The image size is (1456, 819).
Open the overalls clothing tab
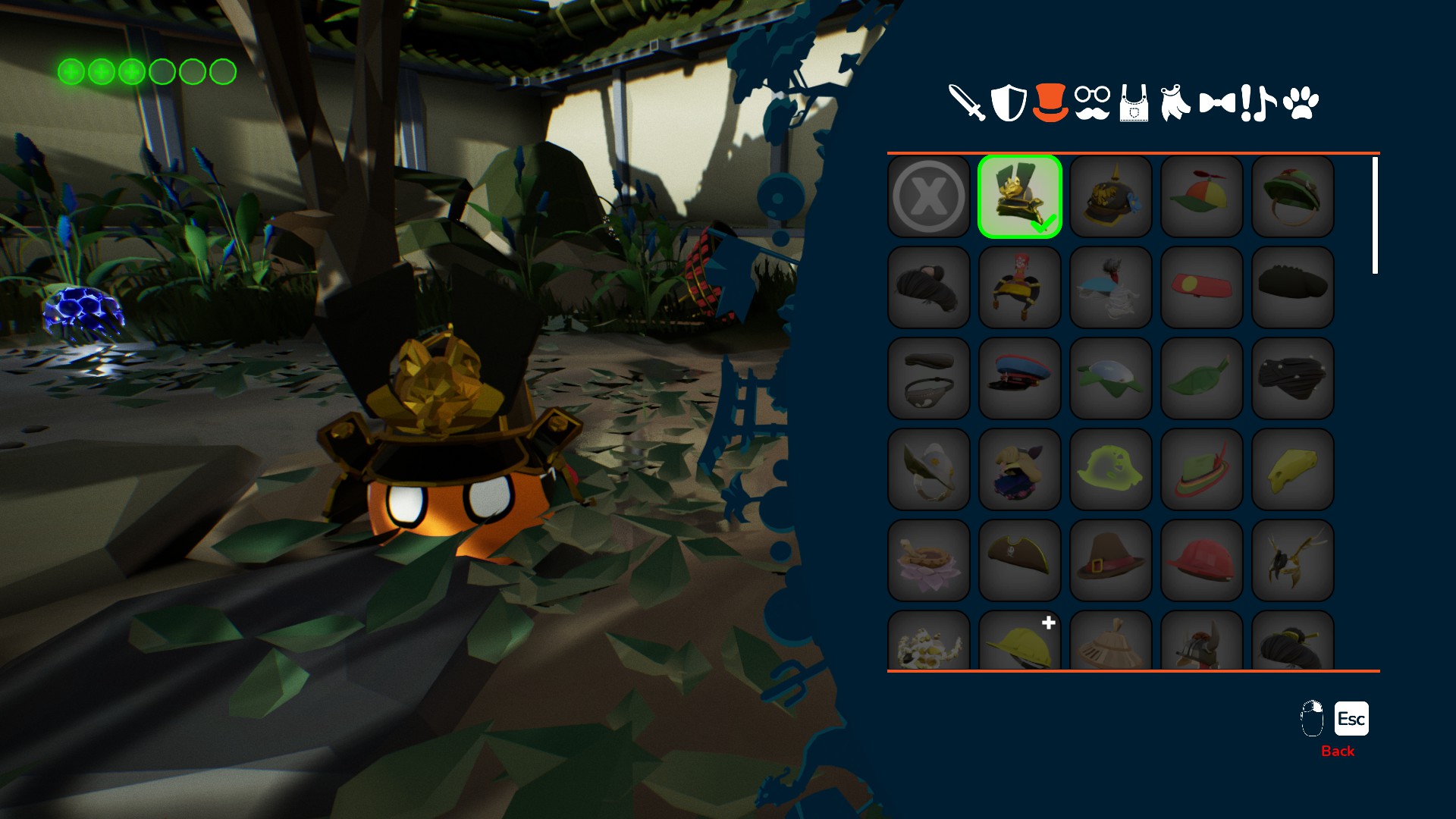tap(1134, 102)
